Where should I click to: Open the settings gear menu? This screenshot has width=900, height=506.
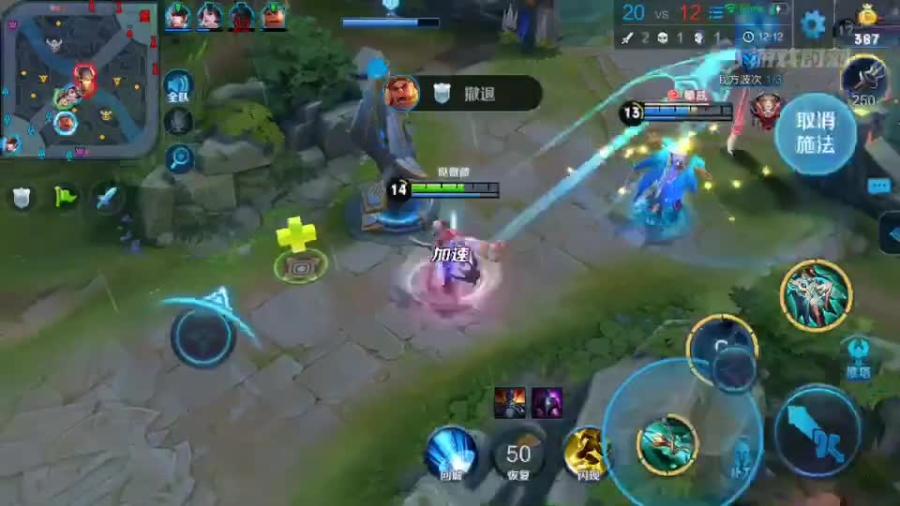[x=813, y=23]
